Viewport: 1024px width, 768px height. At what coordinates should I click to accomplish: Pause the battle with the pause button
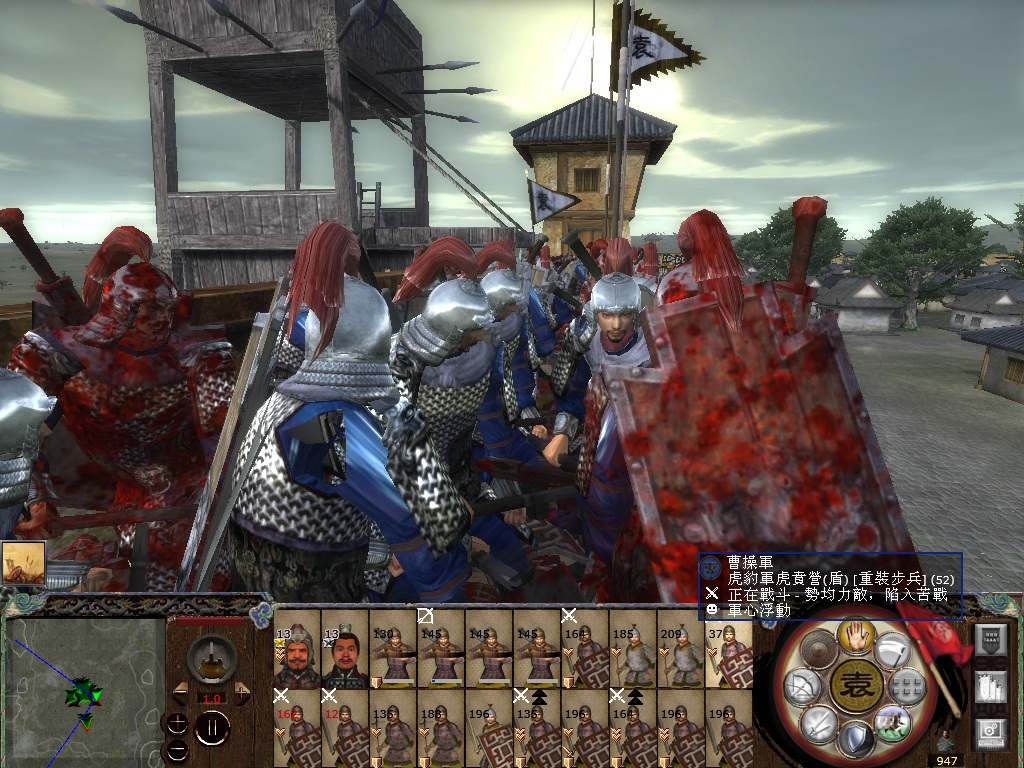pyautogui.click(x=212, y=727)
